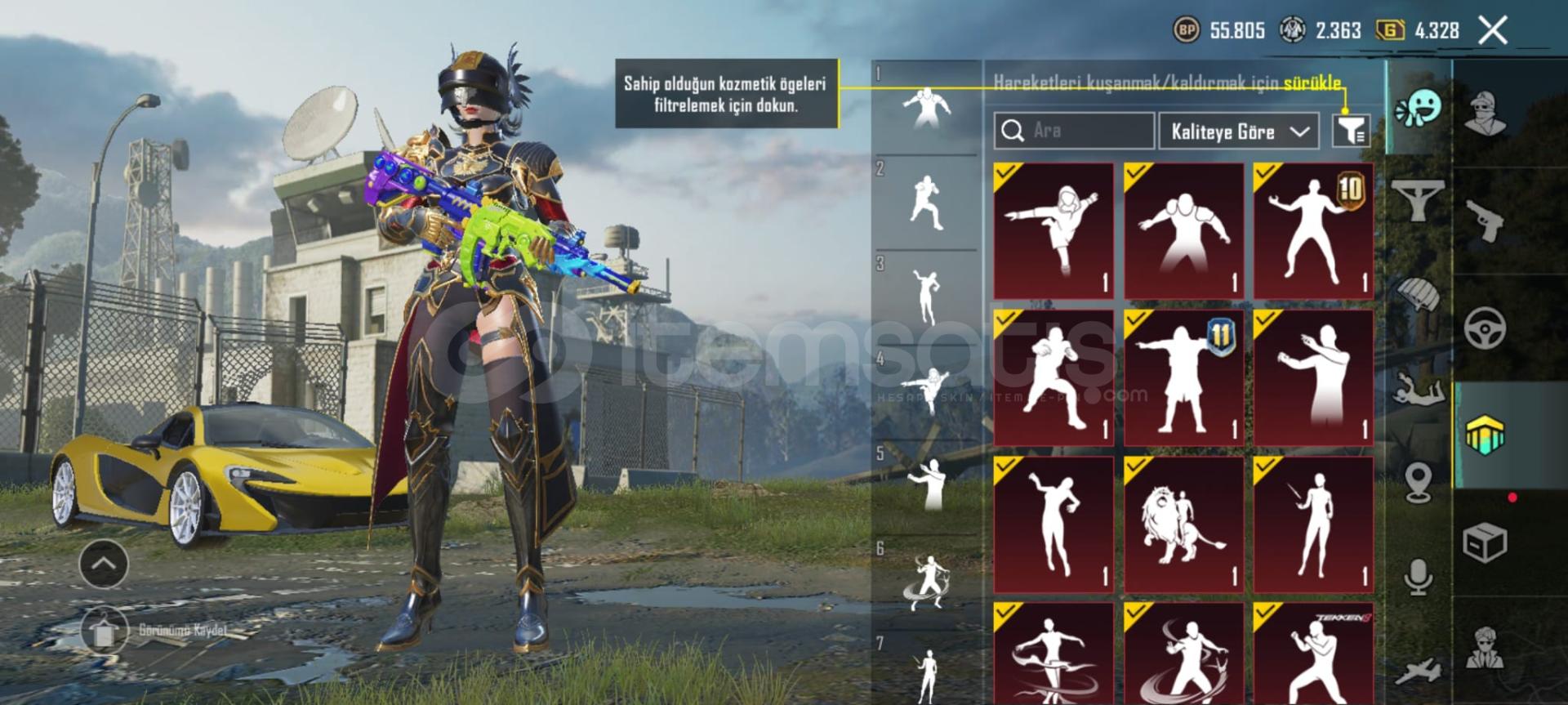
Task: Open the crate box tab
Action: [1486, 542]
